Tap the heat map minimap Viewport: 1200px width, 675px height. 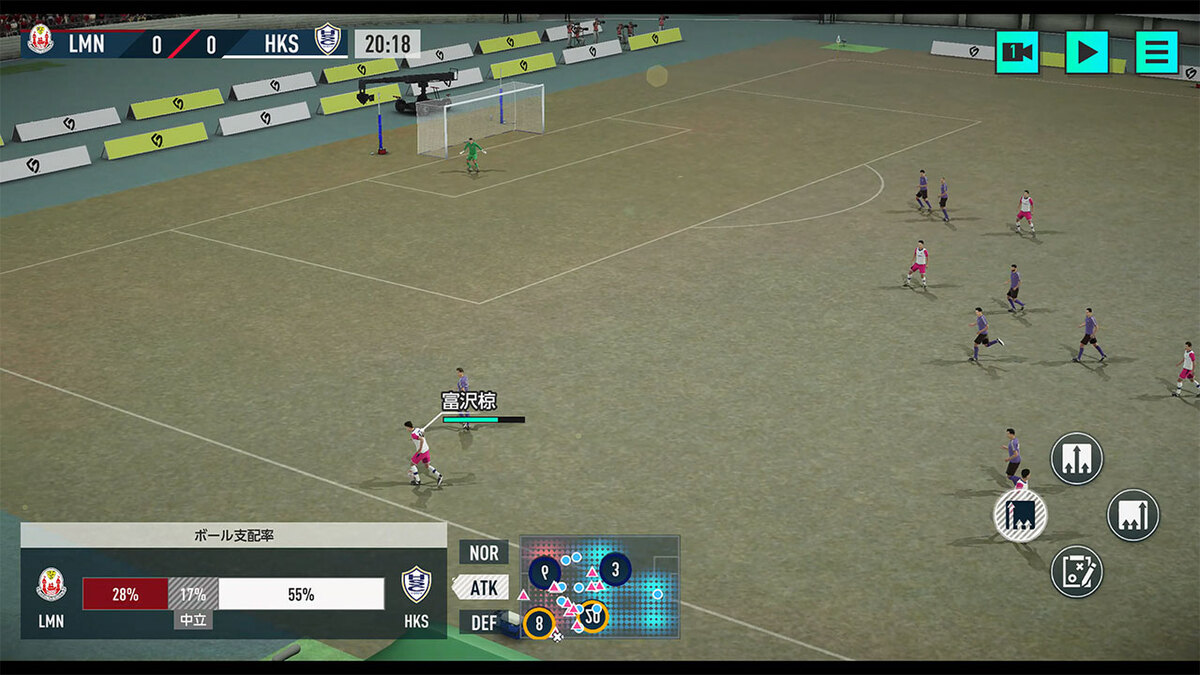[x=640, y=585]
